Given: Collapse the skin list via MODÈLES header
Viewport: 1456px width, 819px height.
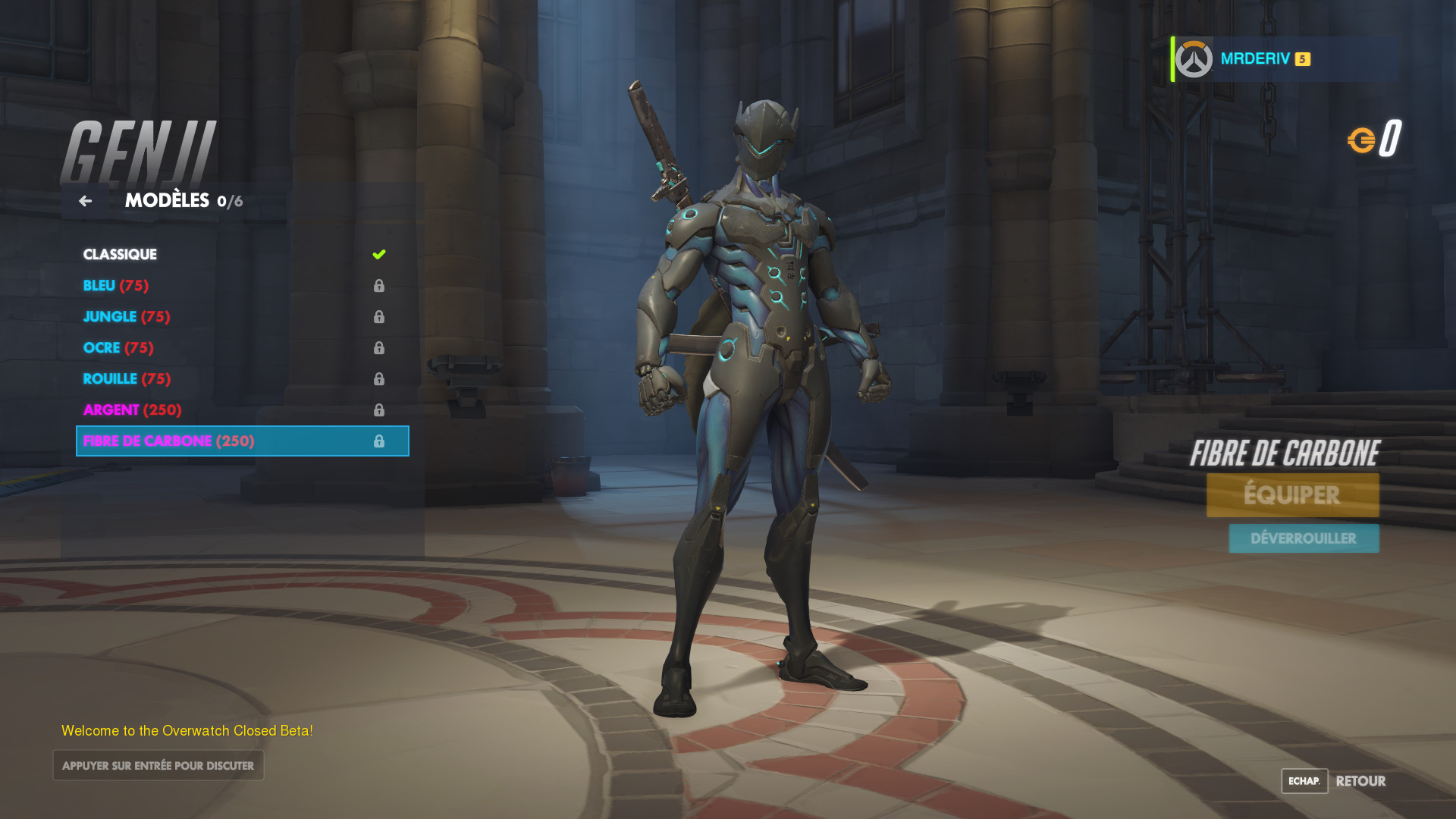Looking at the screenshot, I should 167,200.
